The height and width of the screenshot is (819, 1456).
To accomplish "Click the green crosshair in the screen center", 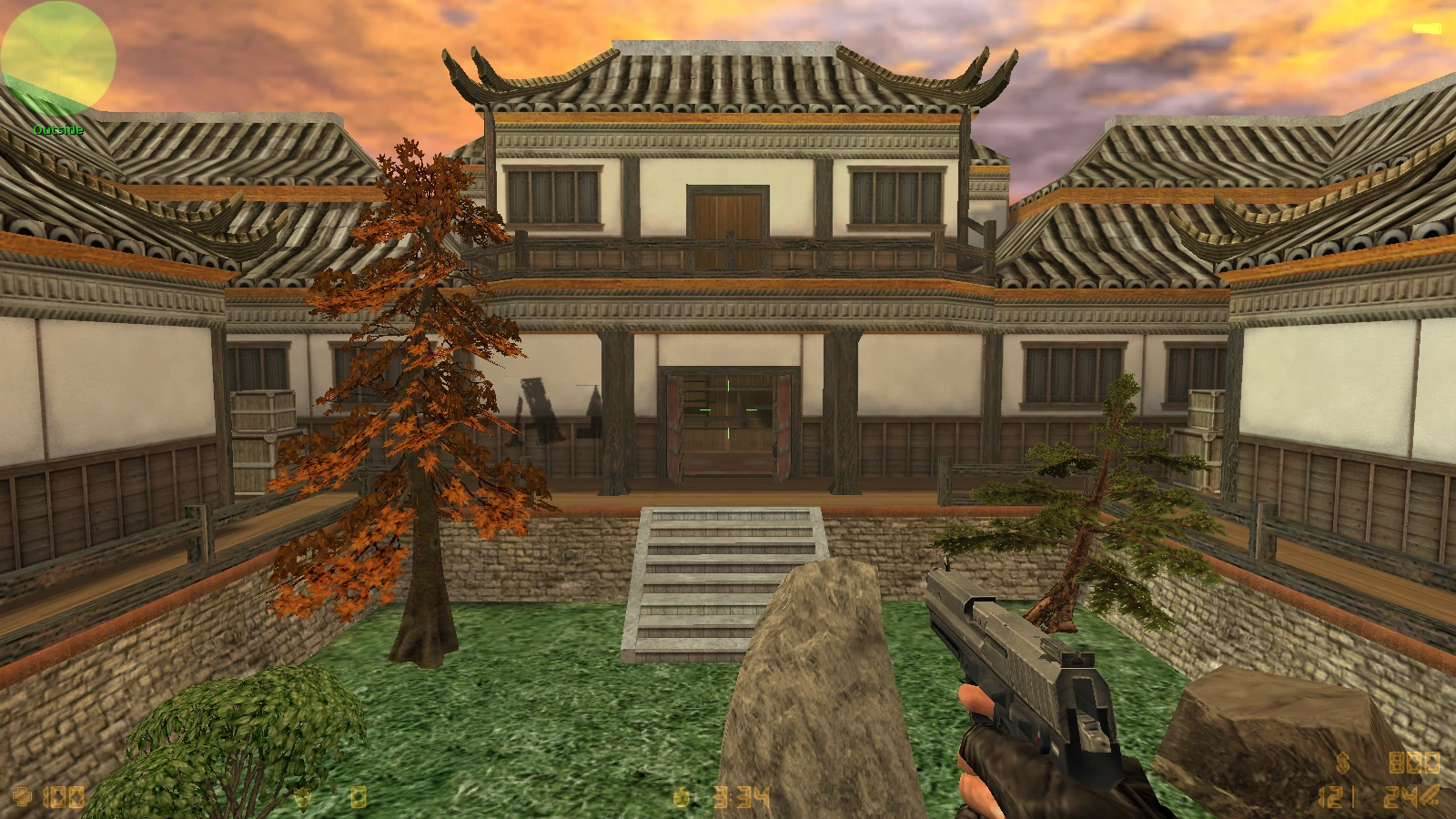I will 728,409.
